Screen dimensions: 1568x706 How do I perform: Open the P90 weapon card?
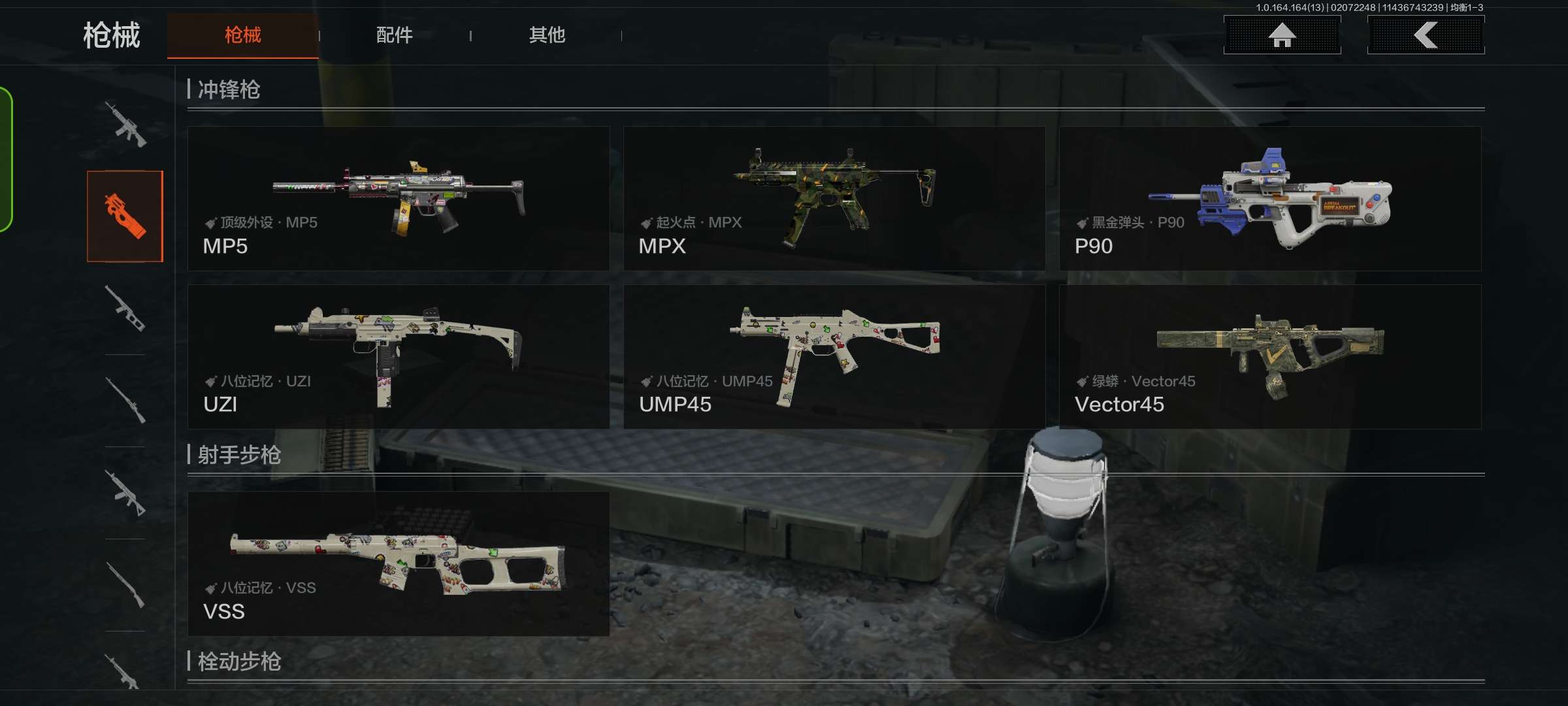[1270, 199]
